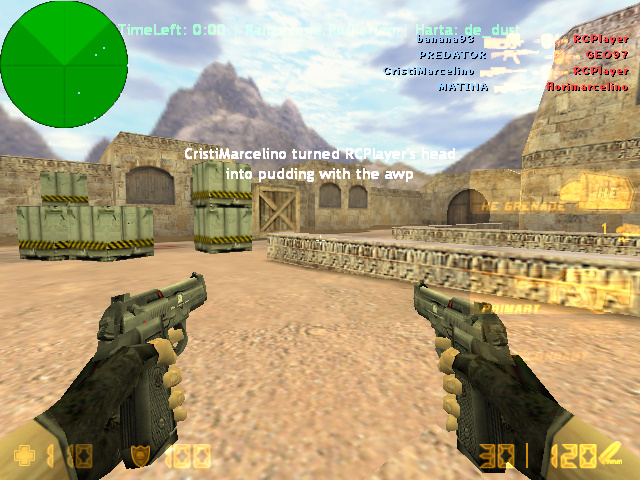Click the green circular radar
The image size is (640, 480).
tap(64, 64)
